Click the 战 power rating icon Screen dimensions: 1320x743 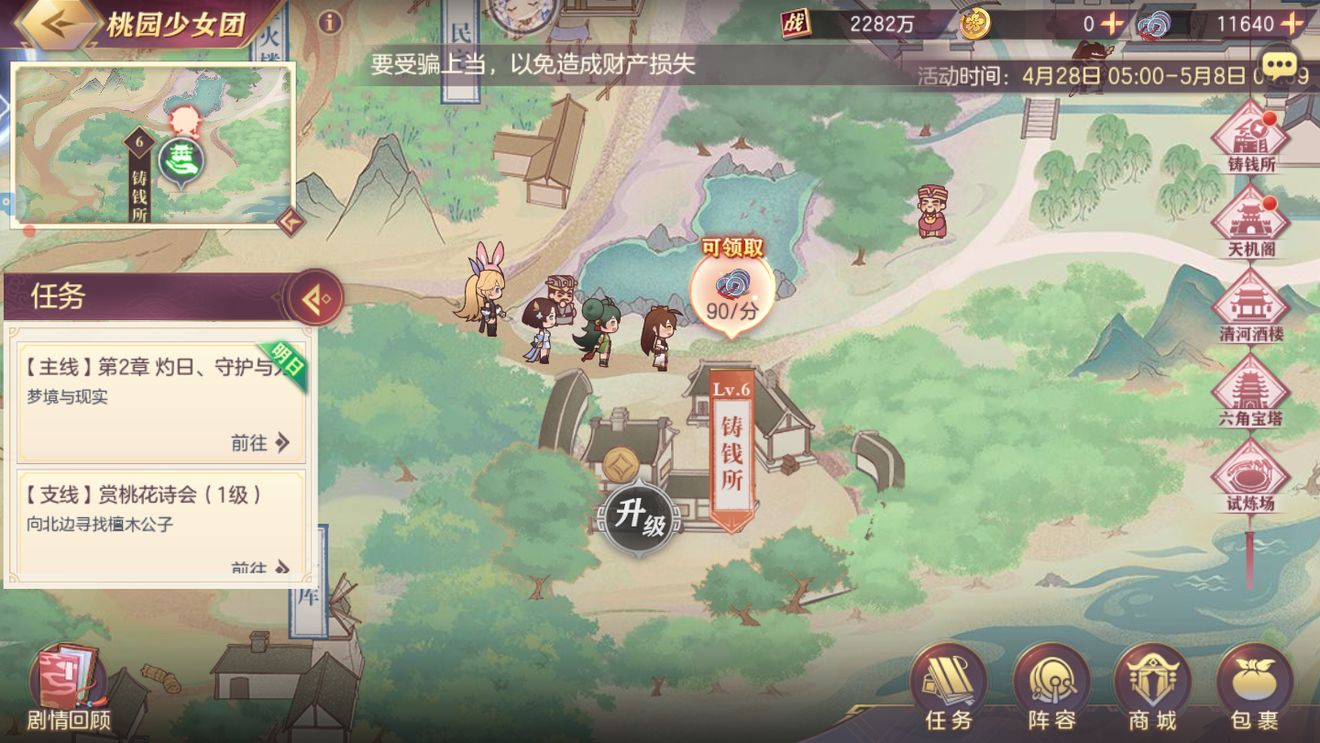click(794, 24)
